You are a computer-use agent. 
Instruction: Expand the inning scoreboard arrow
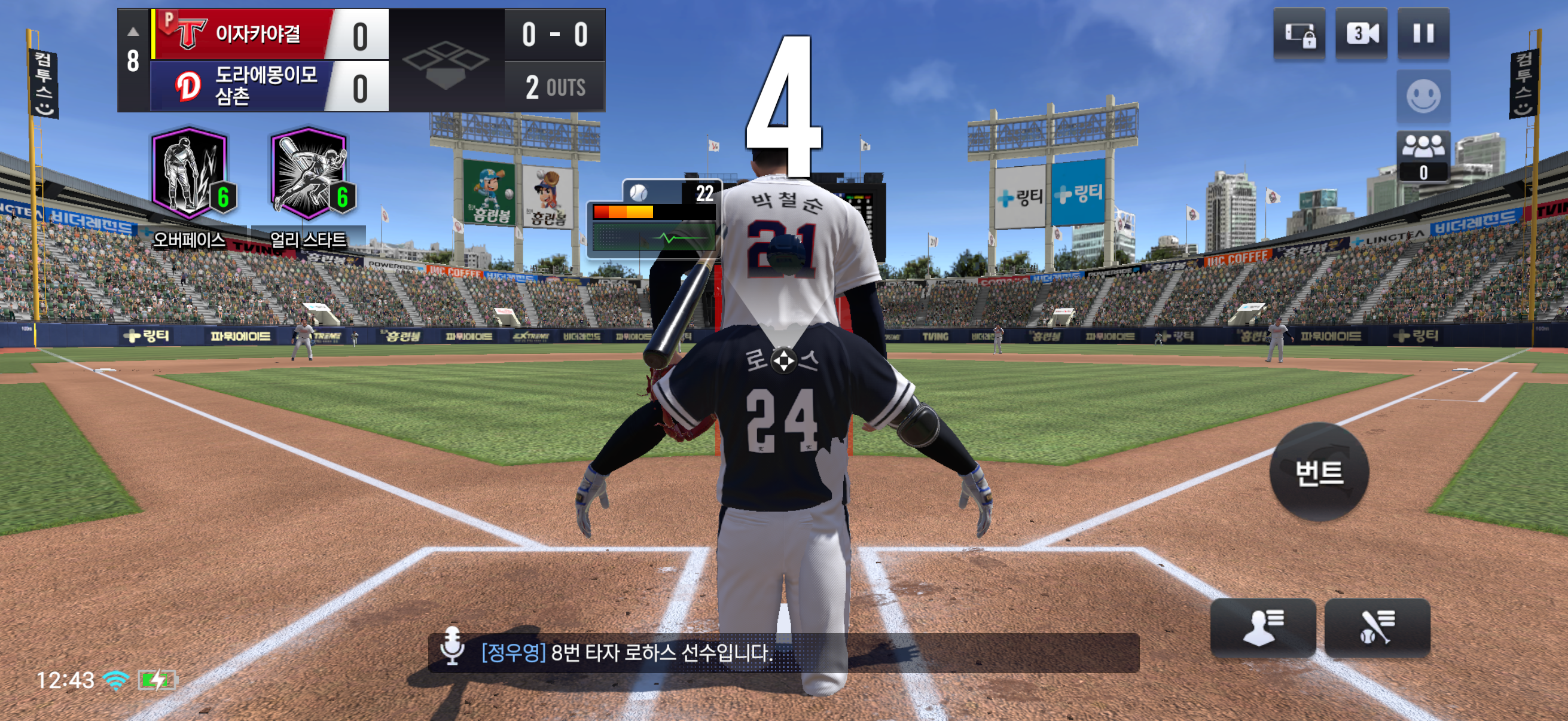[133, 32]
